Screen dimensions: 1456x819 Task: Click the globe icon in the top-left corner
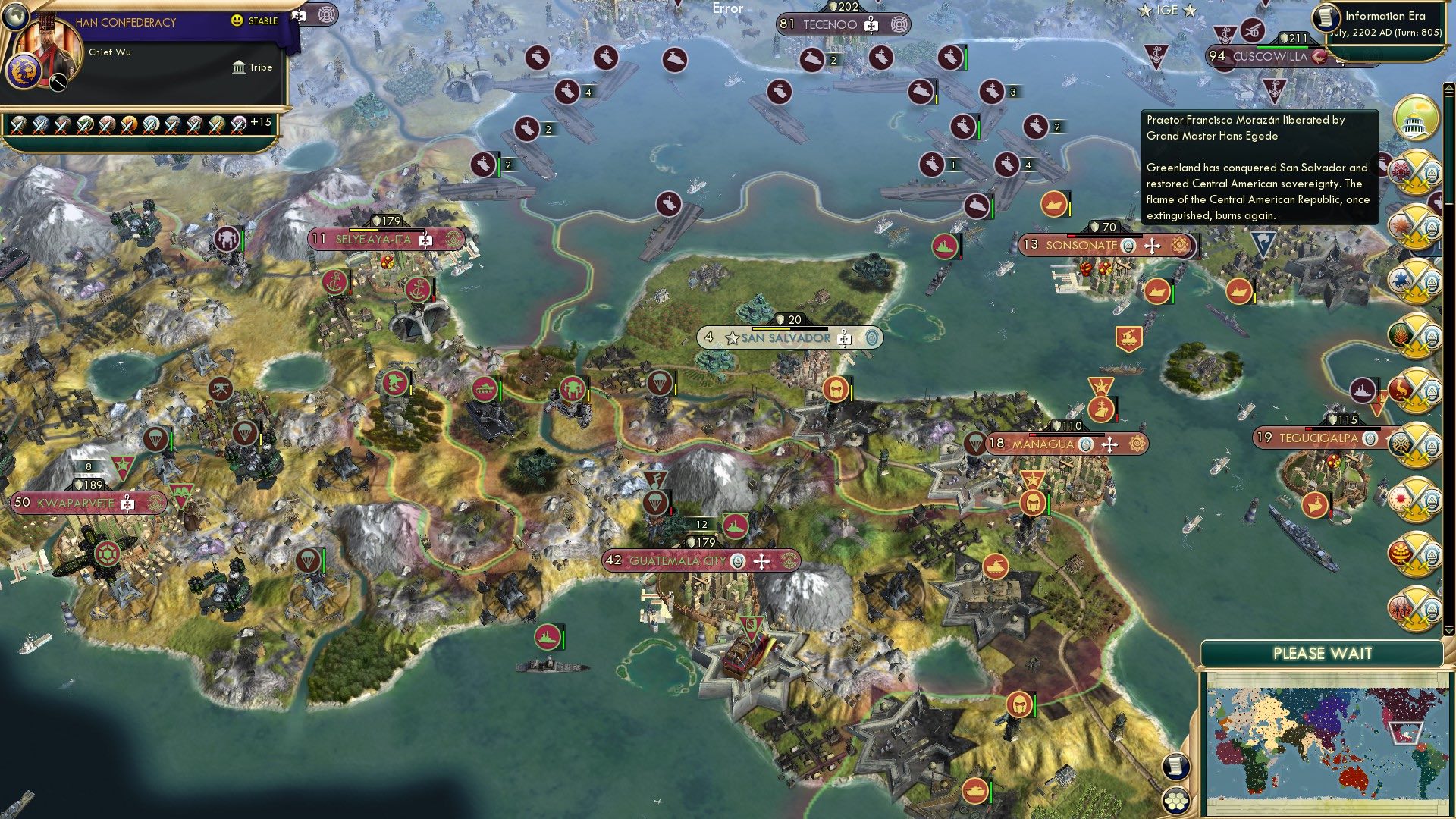coord(15,17)
